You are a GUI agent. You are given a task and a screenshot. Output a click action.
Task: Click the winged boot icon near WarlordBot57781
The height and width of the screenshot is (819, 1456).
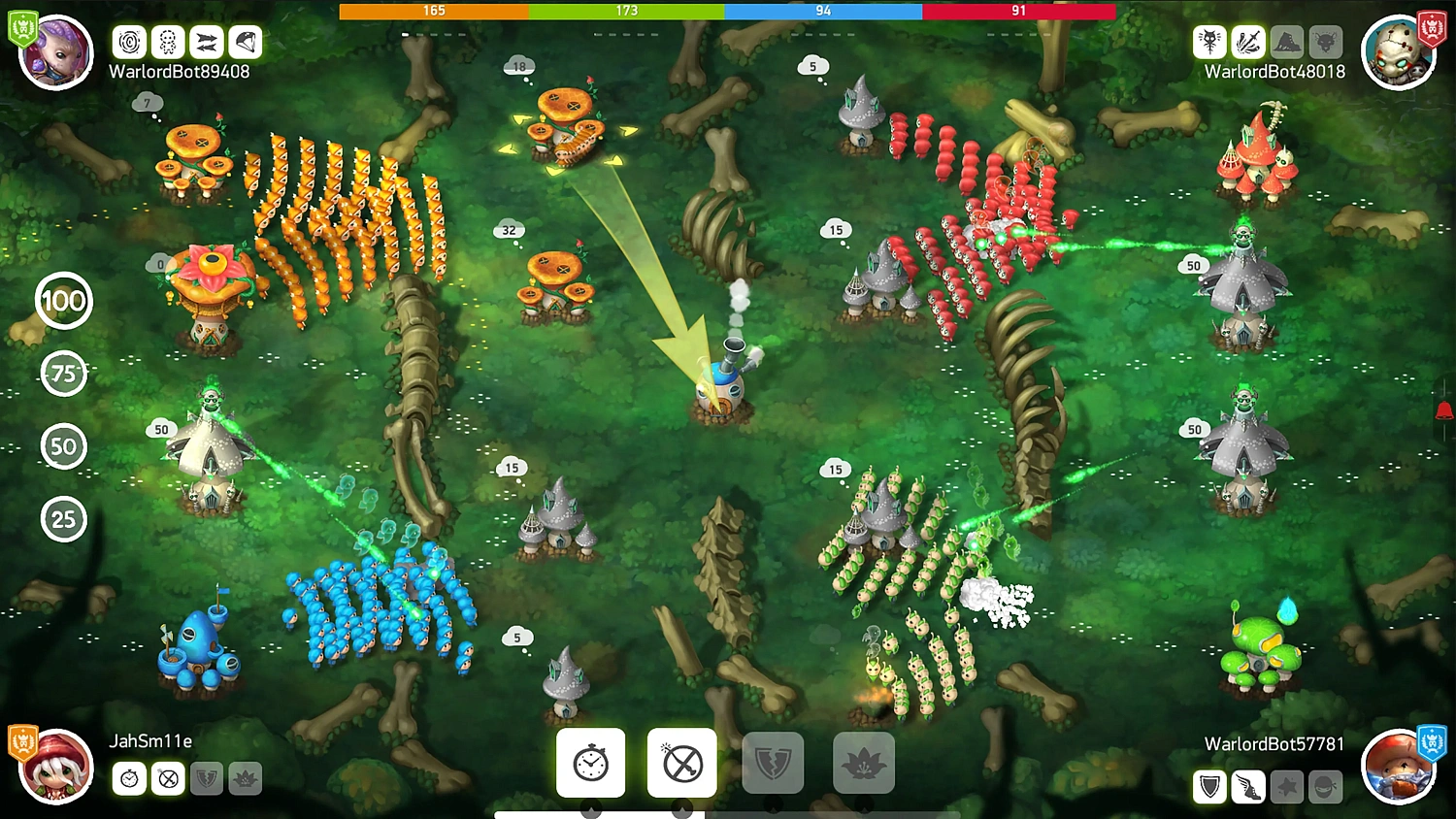click(x=1247, y=788)
